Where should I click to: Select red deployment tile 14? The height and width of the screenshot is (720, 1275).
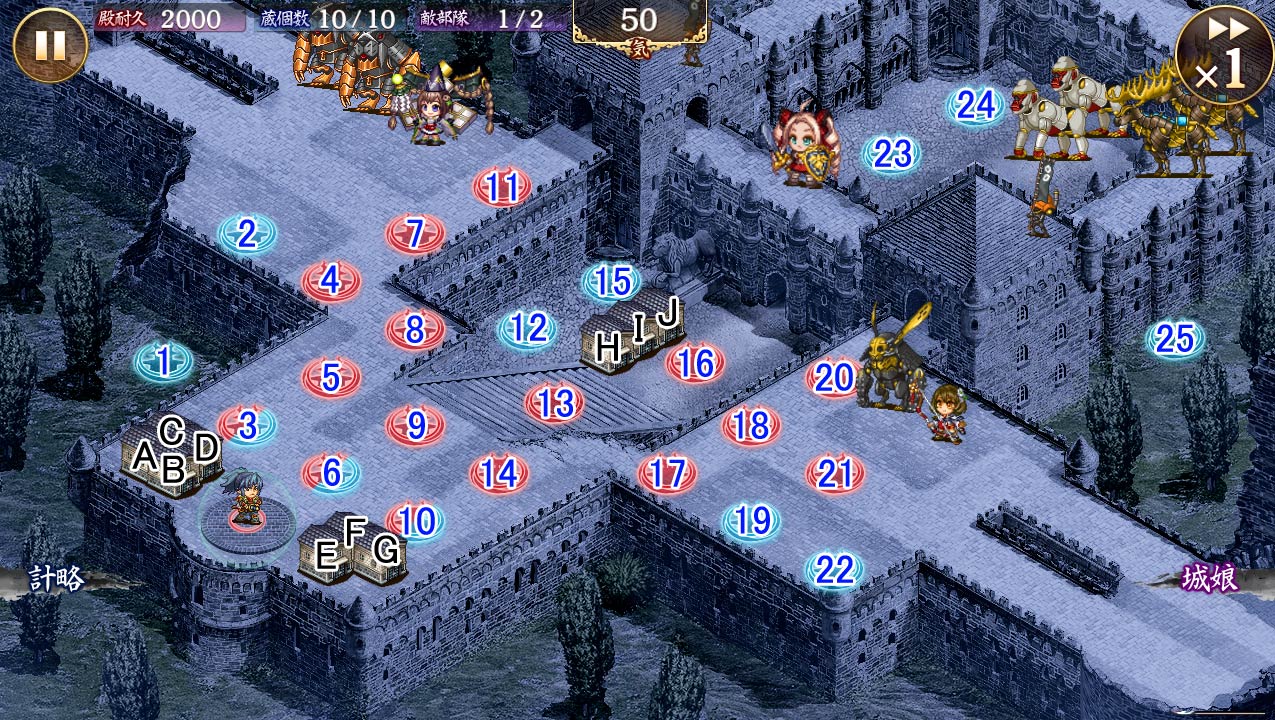pyautogui.click(x=499, y=474)
